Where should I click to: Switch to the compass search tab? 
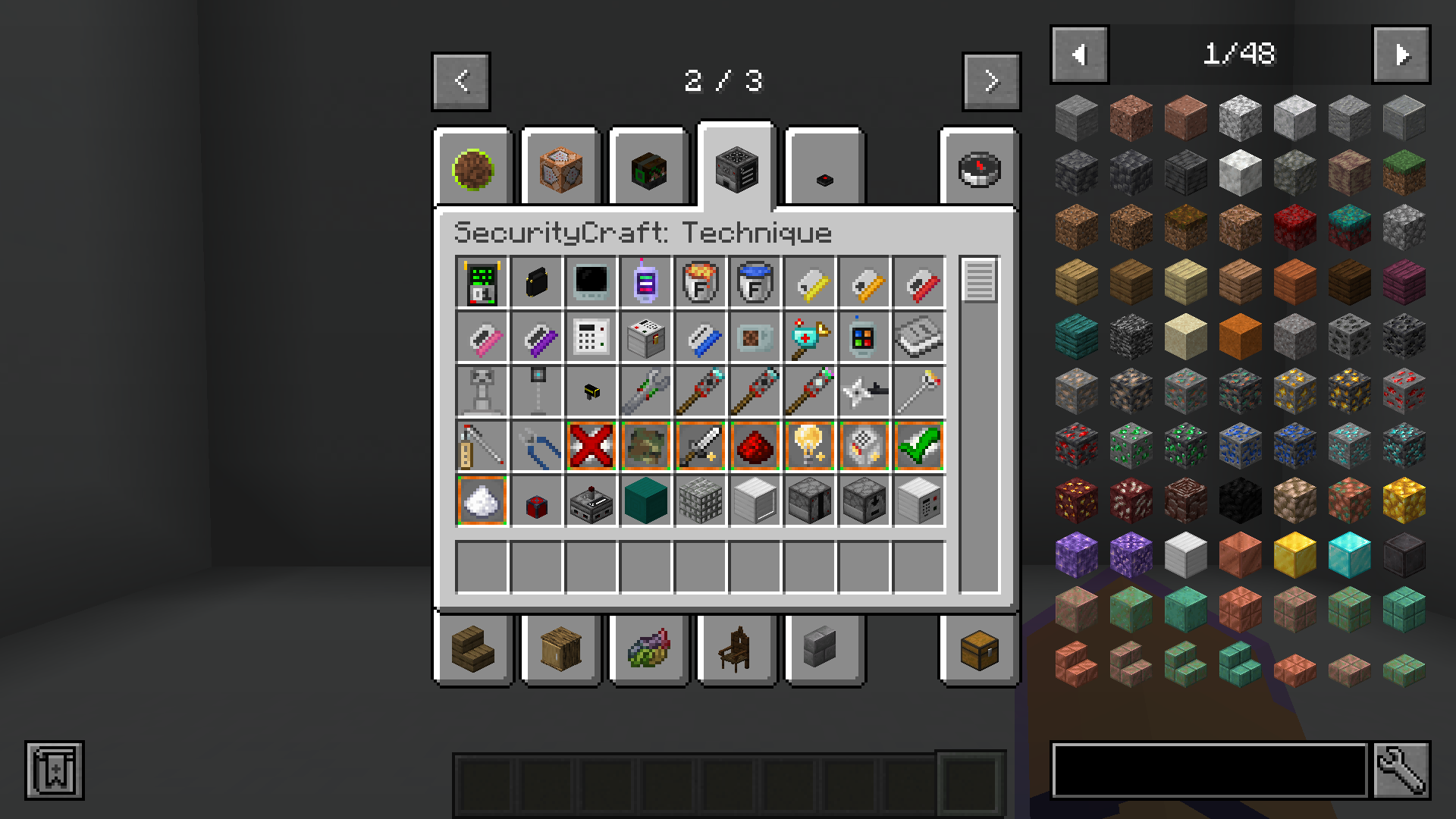tap(978, 167)
